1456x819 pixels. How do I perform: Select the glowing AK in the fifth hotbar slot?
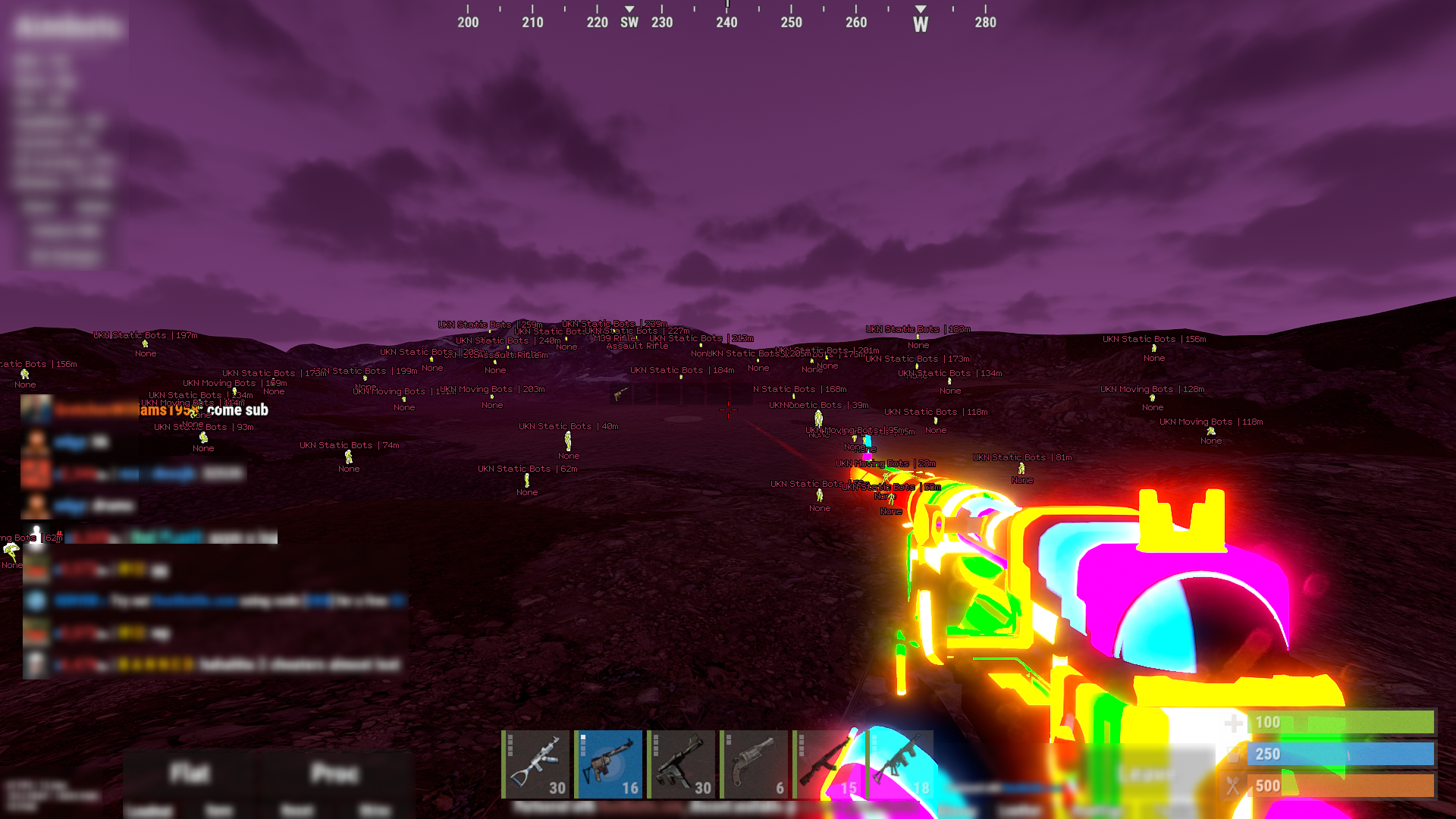[x=827, y=764]
